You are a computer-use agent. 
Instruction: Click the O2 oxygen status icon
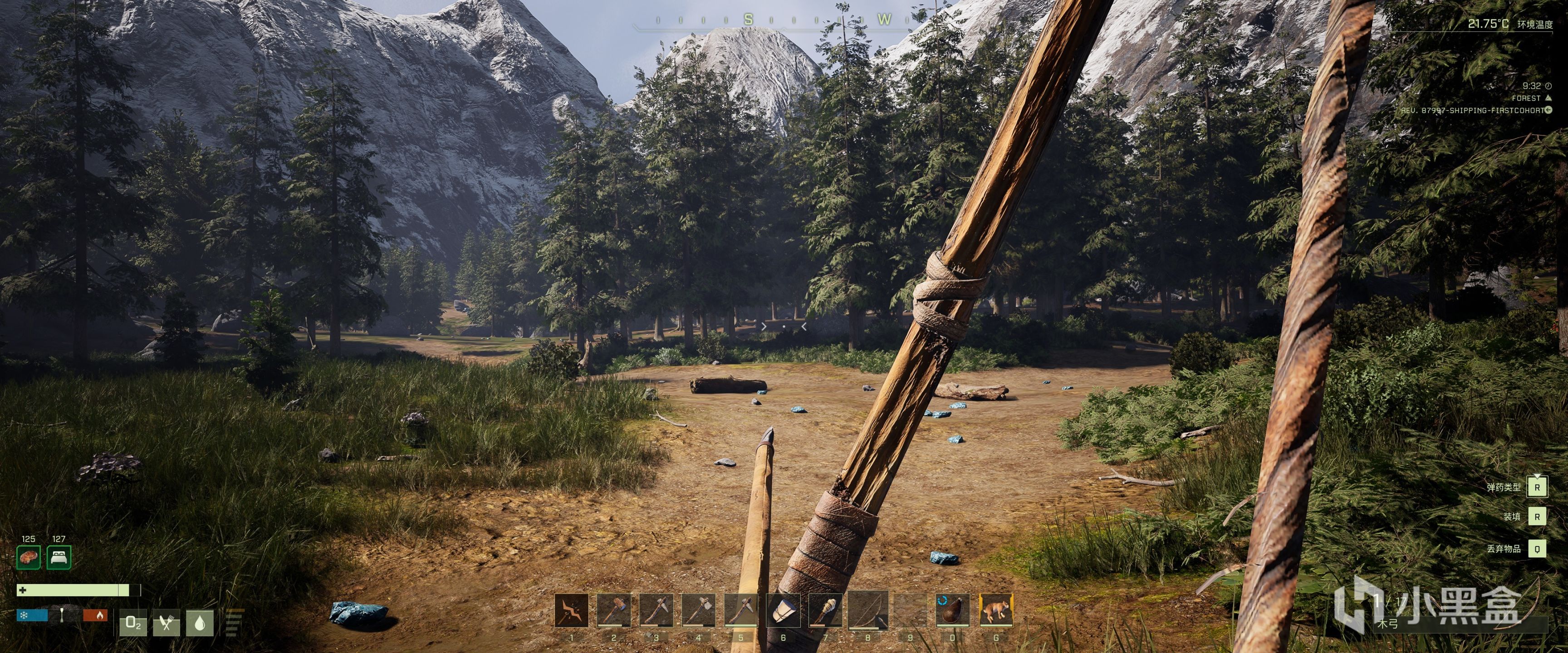[132, 623]
